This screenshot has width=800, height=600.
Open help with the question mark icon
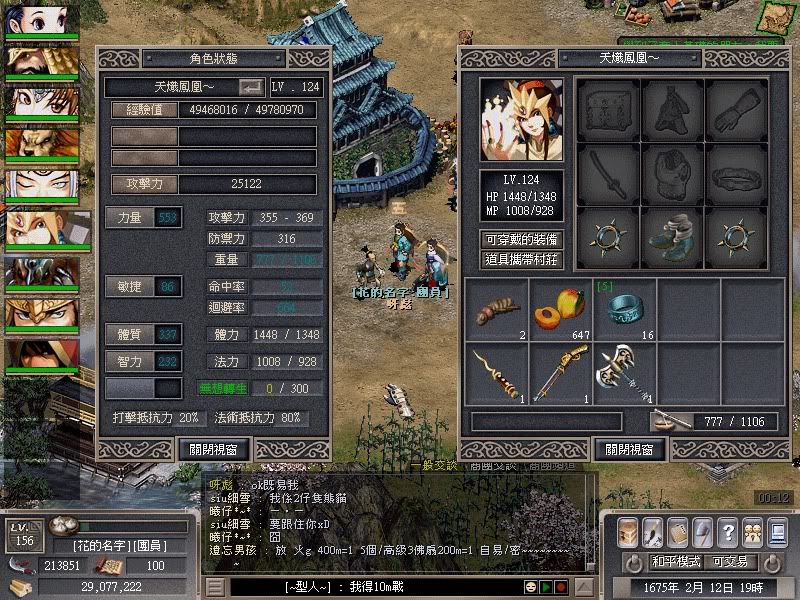coord(727,531)
